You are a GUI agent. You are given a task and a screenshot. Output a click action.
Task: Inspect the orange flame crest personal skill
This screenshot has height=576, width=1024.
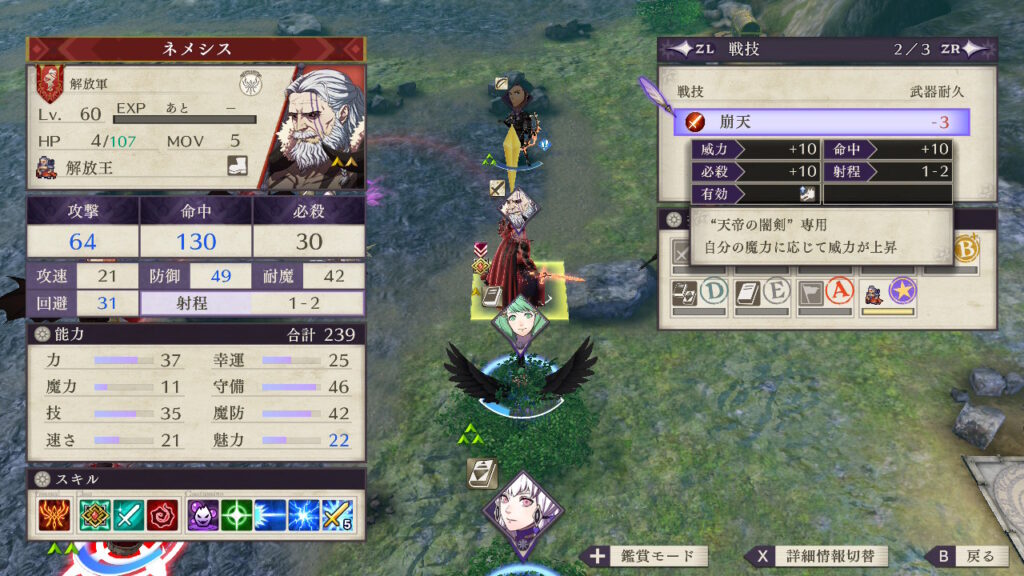52,515
